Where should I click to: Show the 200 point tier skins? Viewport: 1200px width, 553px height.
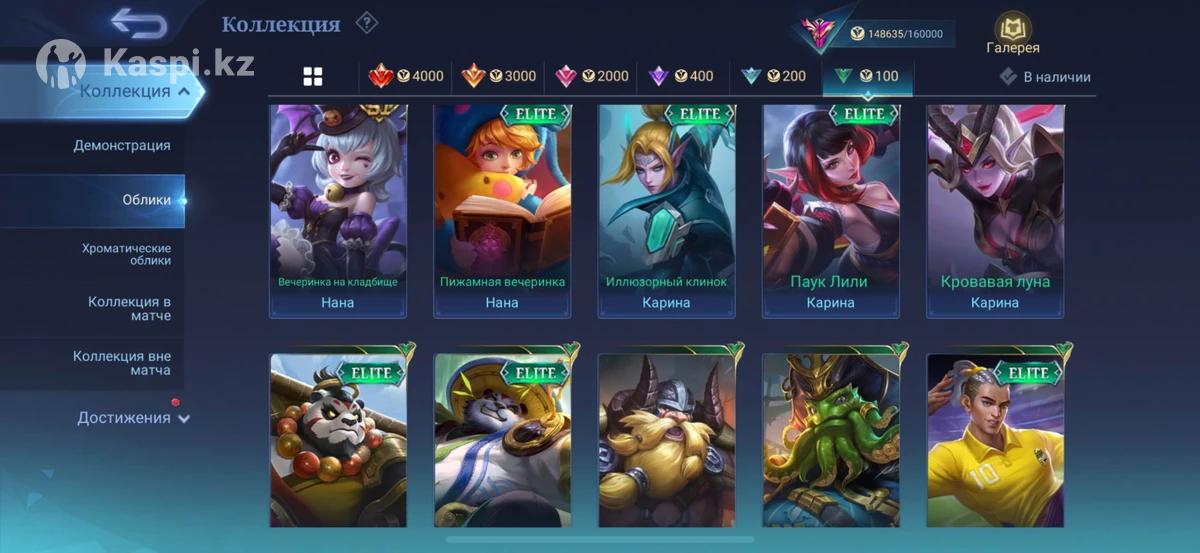point(773,76)
